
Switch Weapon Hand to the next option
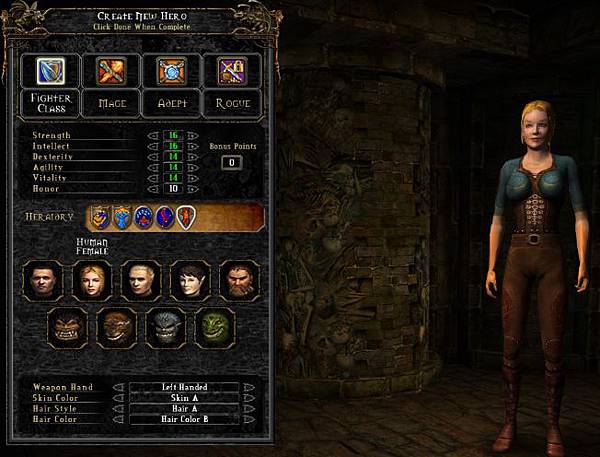click(248, 386)
